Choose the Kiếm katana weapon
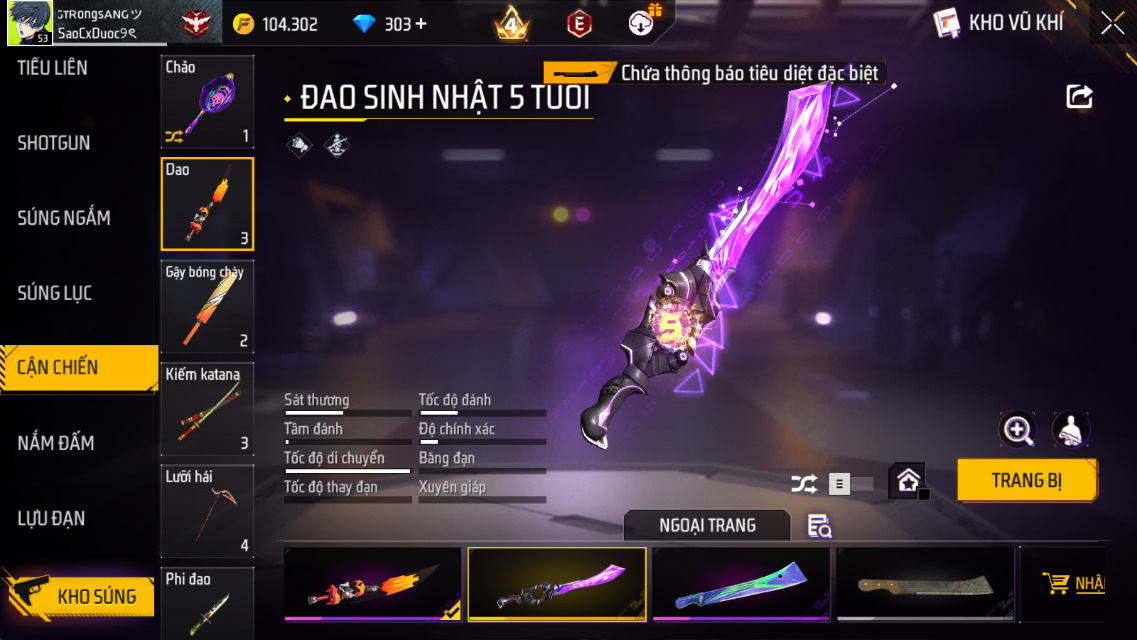Viewport: 1137px width, 640px height. pos(207,409)
